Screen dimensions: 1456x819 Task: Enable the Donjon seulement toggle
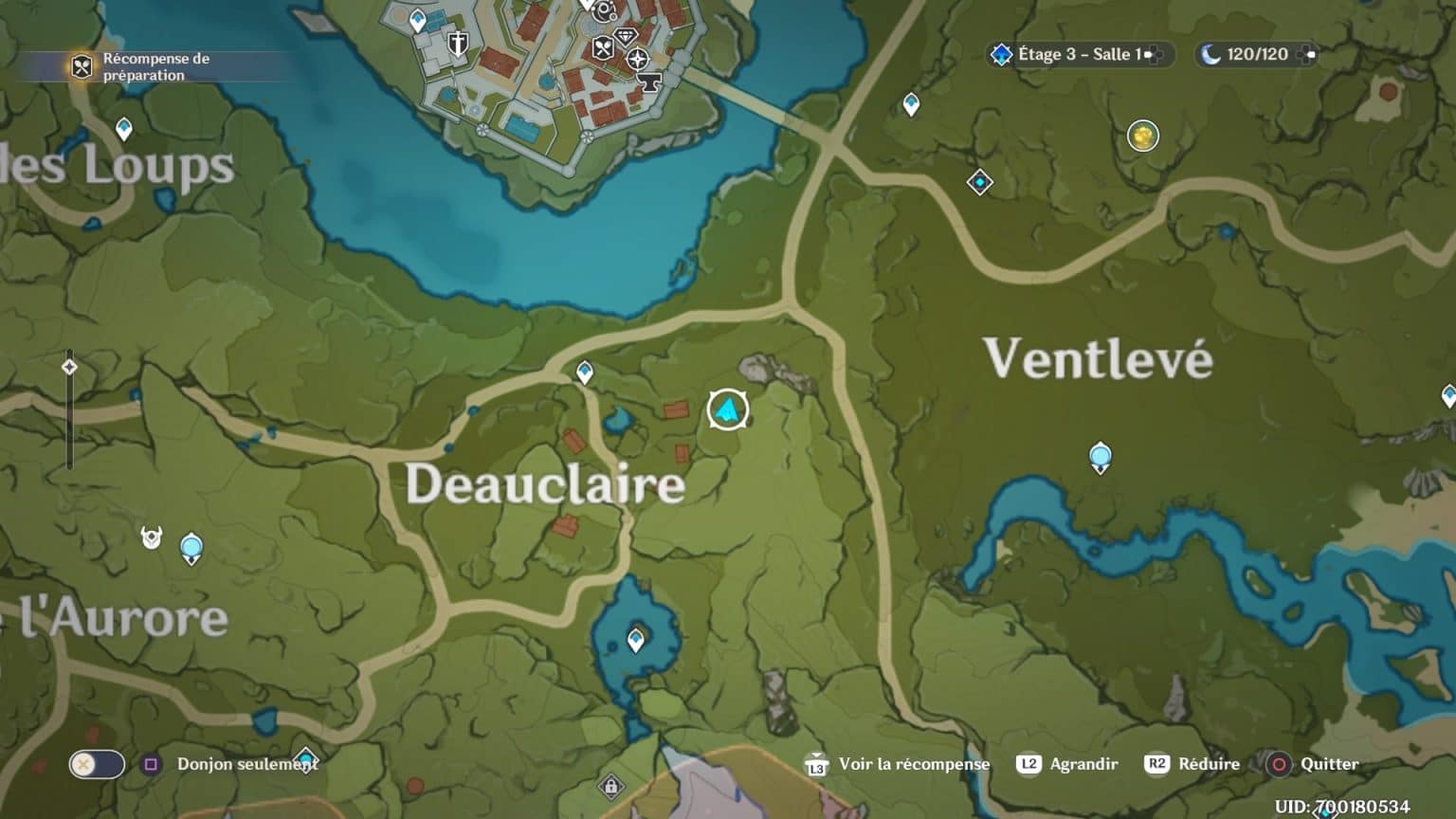click(96, 764)
